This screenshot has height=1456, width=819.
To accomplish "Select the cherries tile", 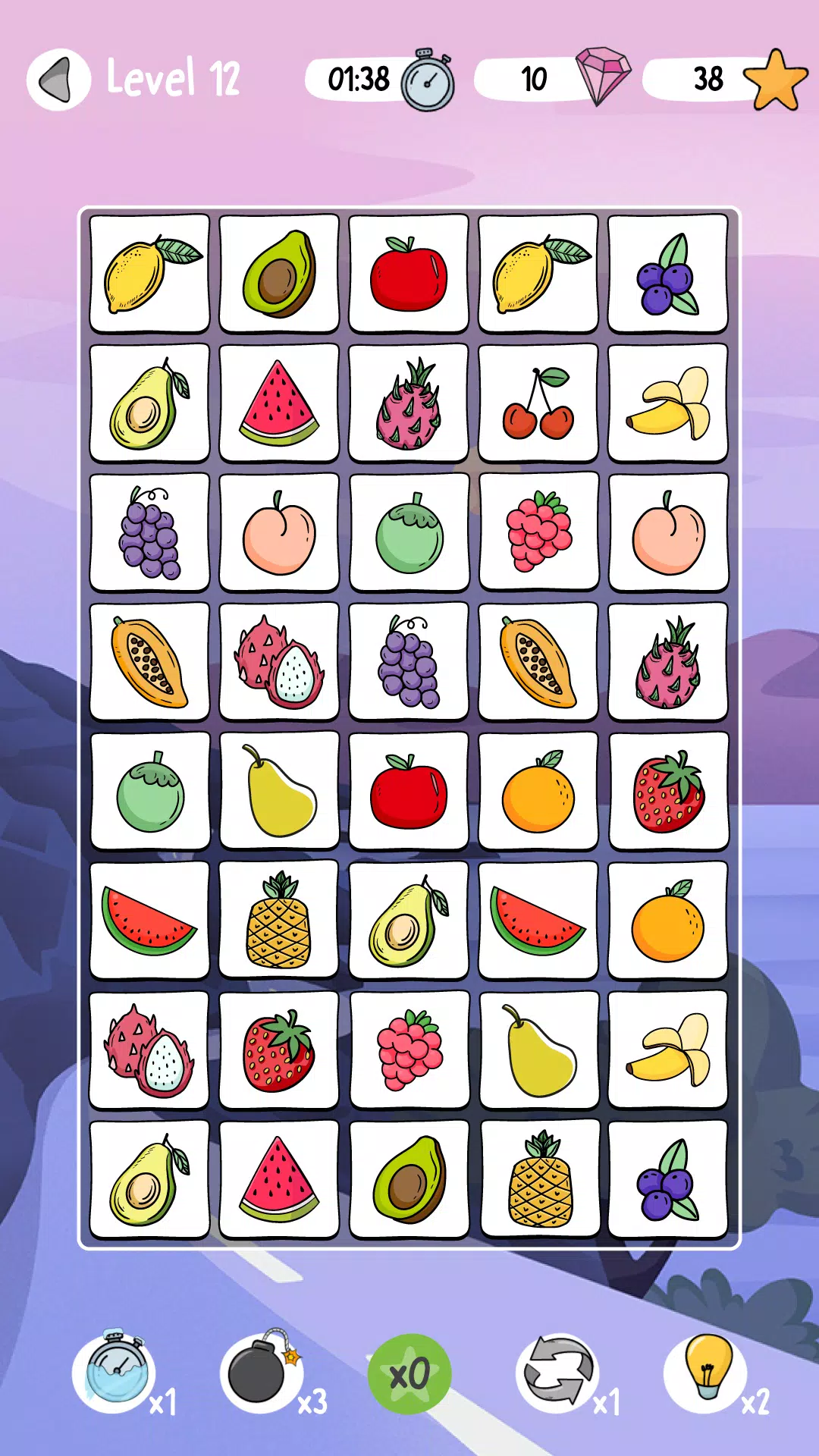I will coord(538,403).
